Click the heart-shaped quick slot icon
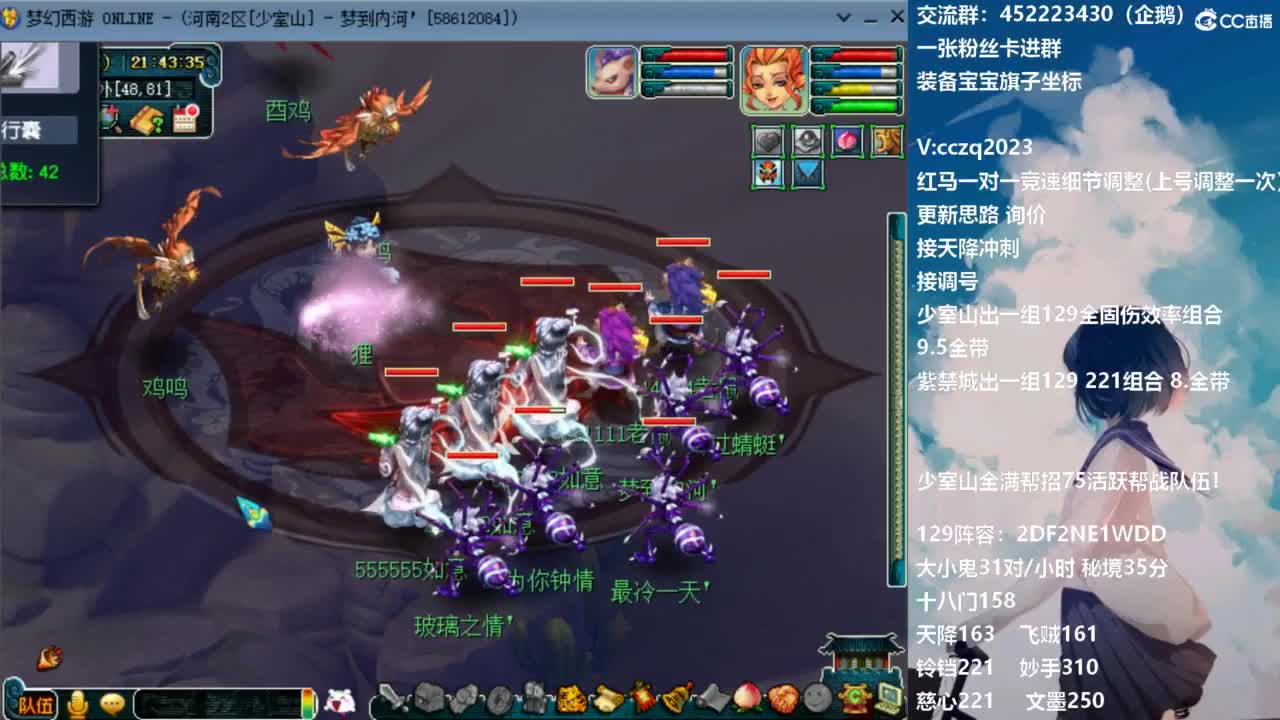This screenshot has width=1280, height=720. (767, 141)
